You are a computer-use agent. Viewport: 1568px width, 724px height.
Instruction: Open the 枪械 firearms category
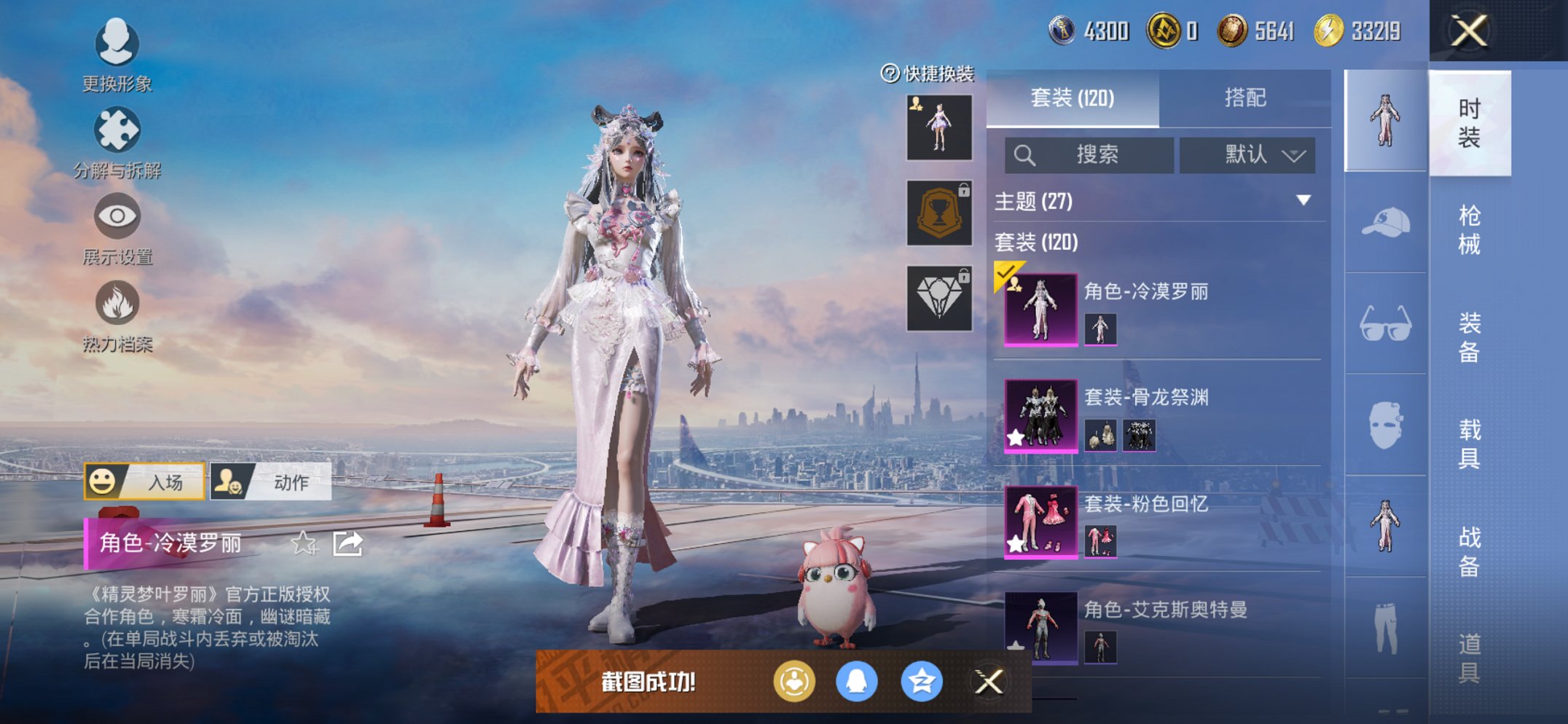tap(1469, 230)
